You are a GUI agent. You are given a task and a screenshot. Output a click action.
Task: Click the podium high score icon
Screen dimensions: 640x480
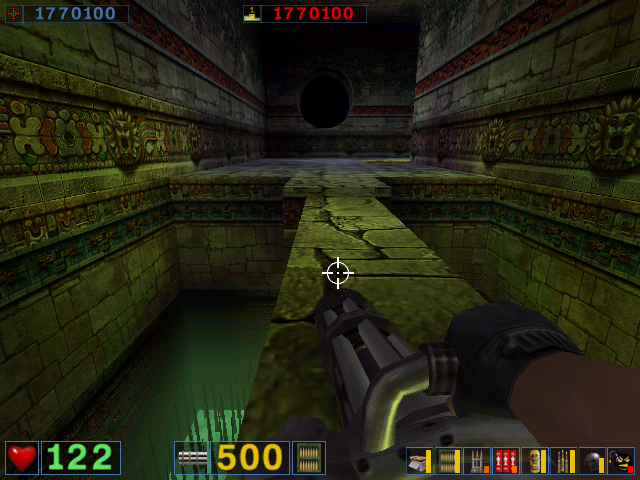coord(252,14)
